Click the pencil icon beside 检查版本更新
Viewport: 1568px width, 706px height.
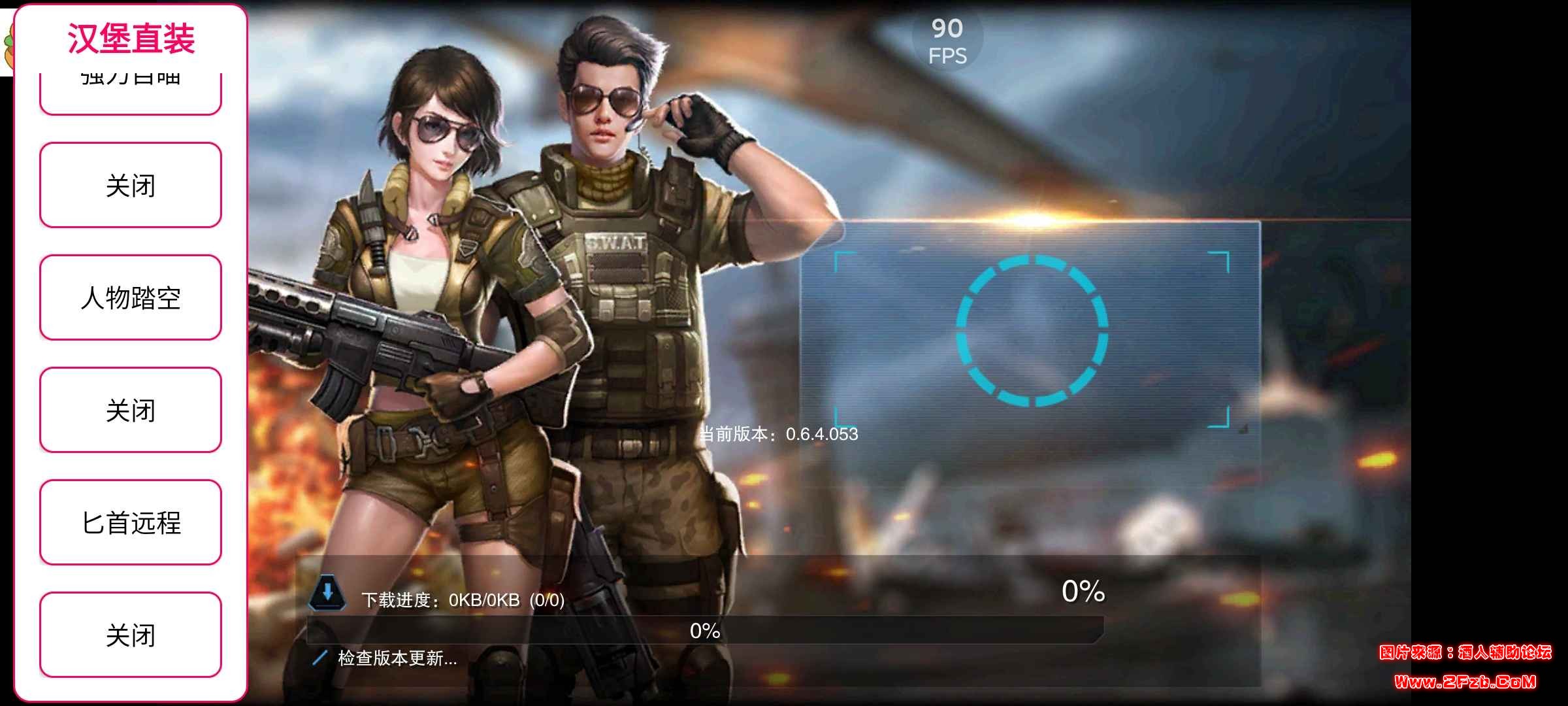click(319, 659)
